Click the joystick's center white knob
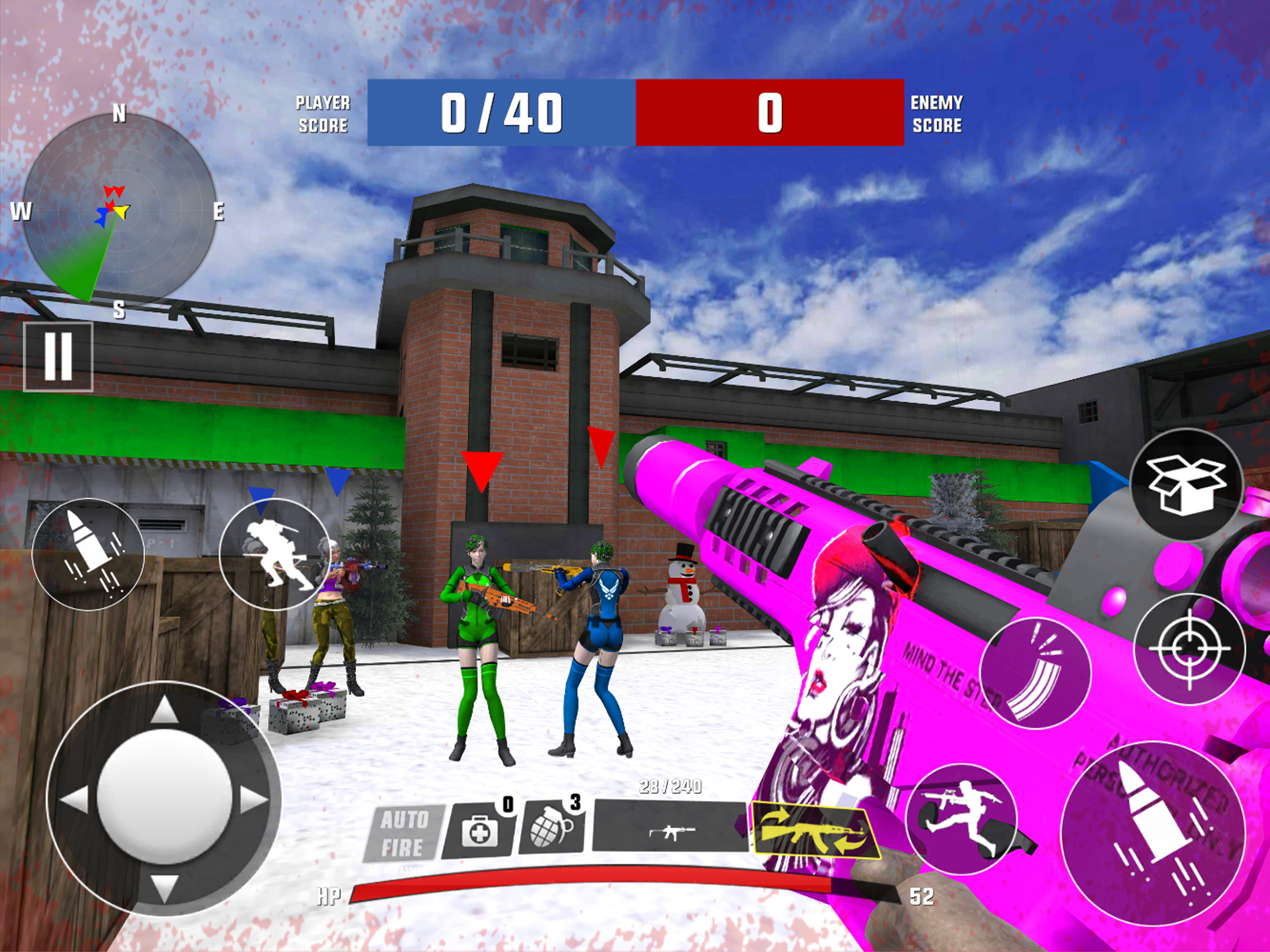 pos(164,799)
